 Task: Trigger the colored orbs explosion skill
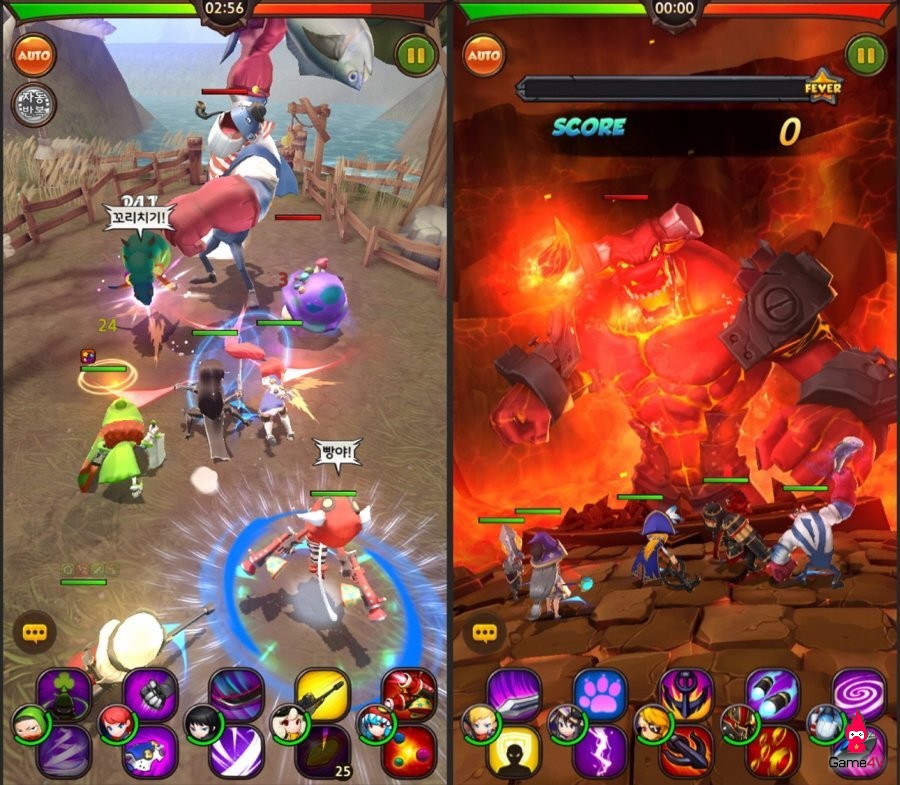409,749
